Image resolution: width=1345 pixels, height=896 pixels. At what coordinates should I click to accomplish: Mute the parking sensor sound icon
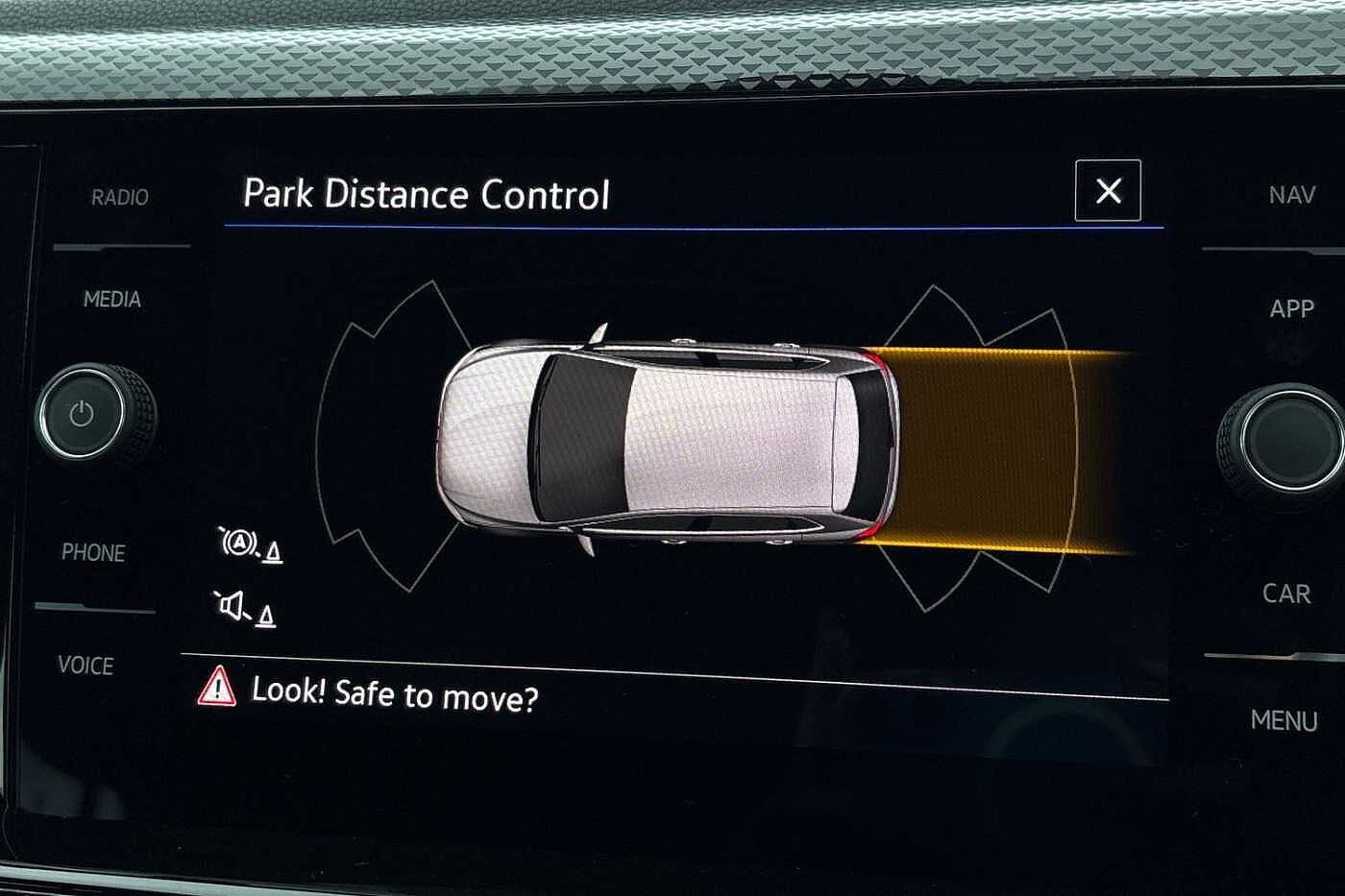click(244, 609)
